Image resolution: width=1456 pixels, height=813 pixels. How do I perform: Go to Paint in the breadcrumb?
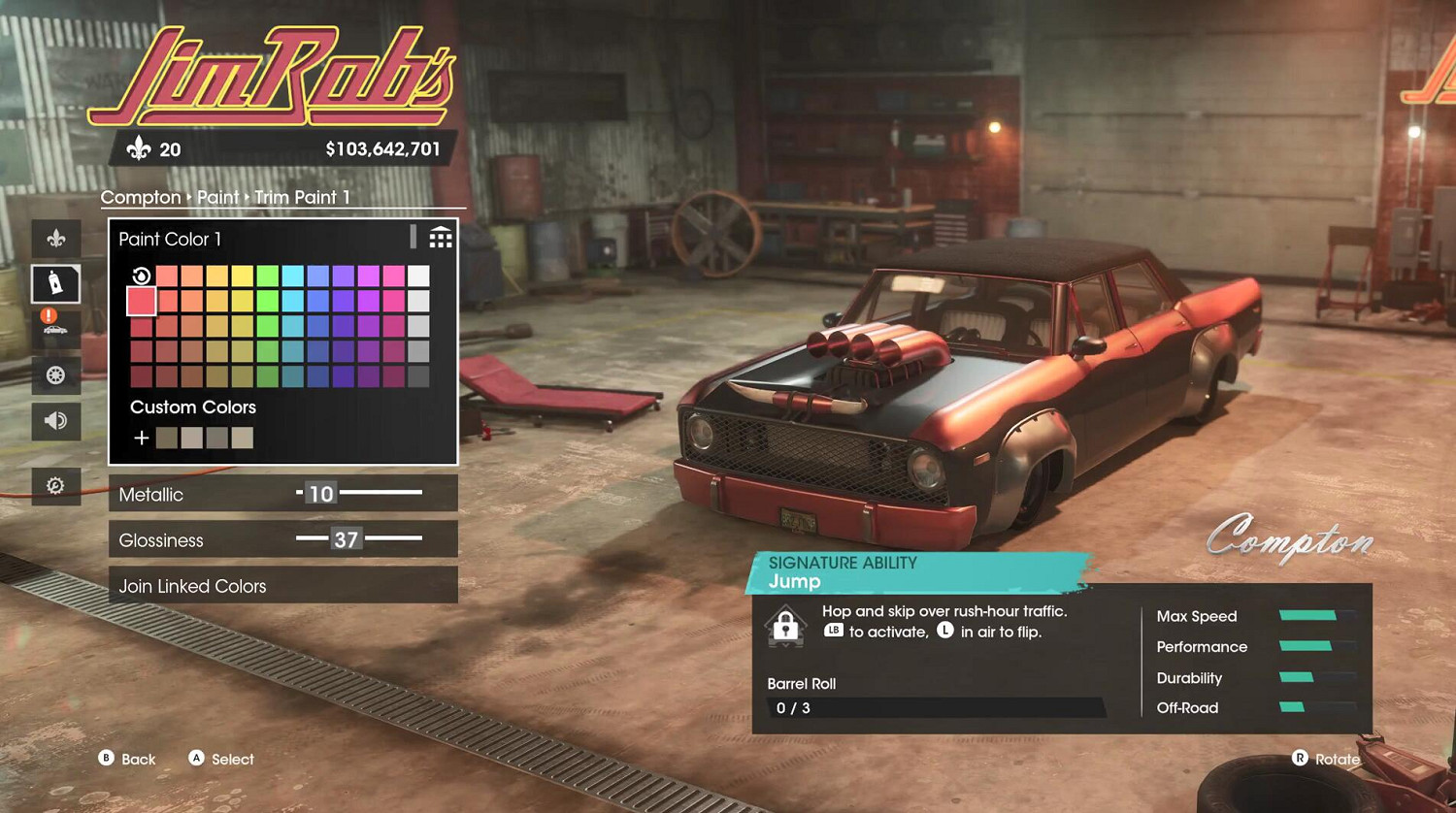pyautogui.click(x=217, y=197)
